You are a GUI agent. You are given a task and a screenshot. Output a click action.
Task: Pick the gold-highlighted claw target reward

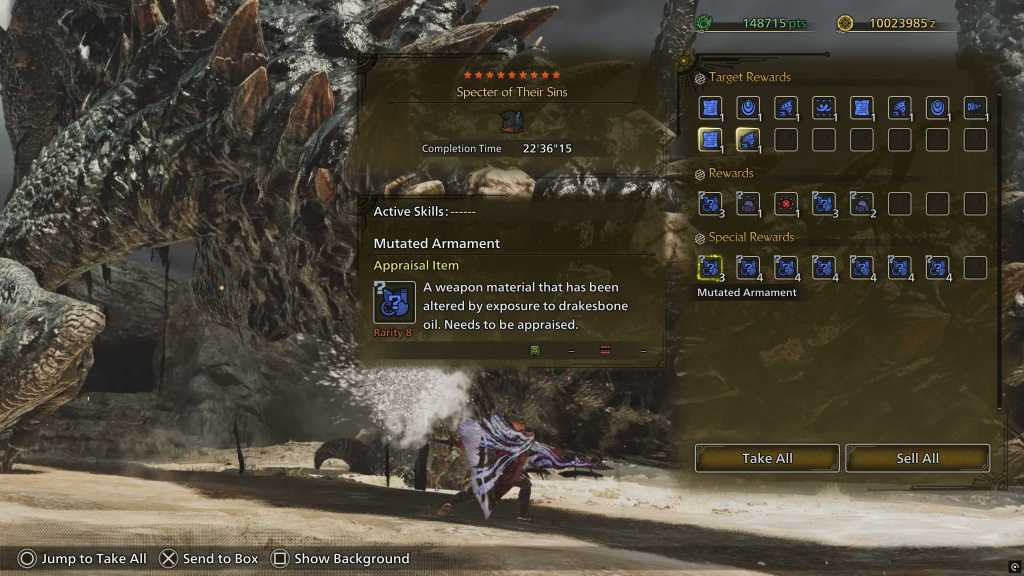click(x=748, y=140)
